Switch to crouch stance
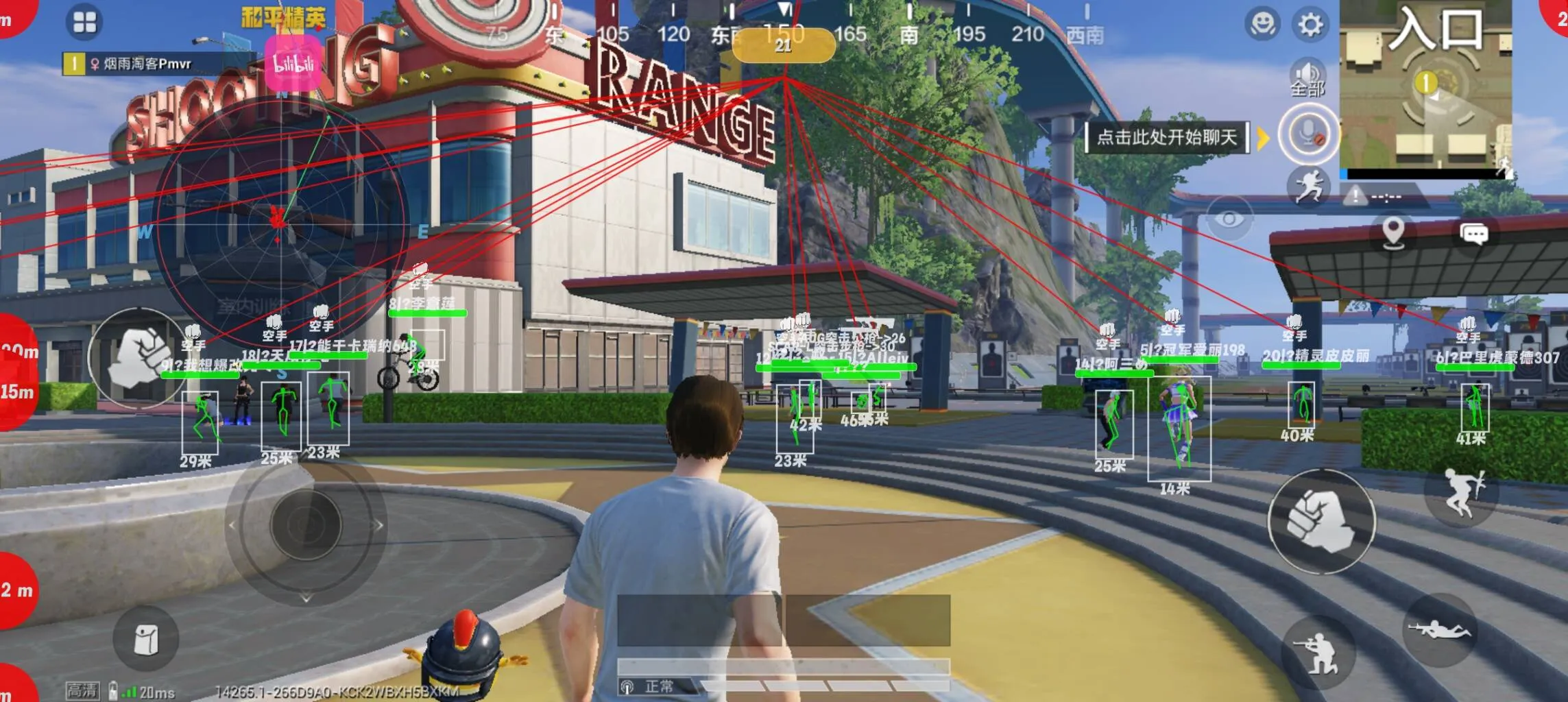The width and height of the screenshot is (1568, 702). [x=1318, y=653]
